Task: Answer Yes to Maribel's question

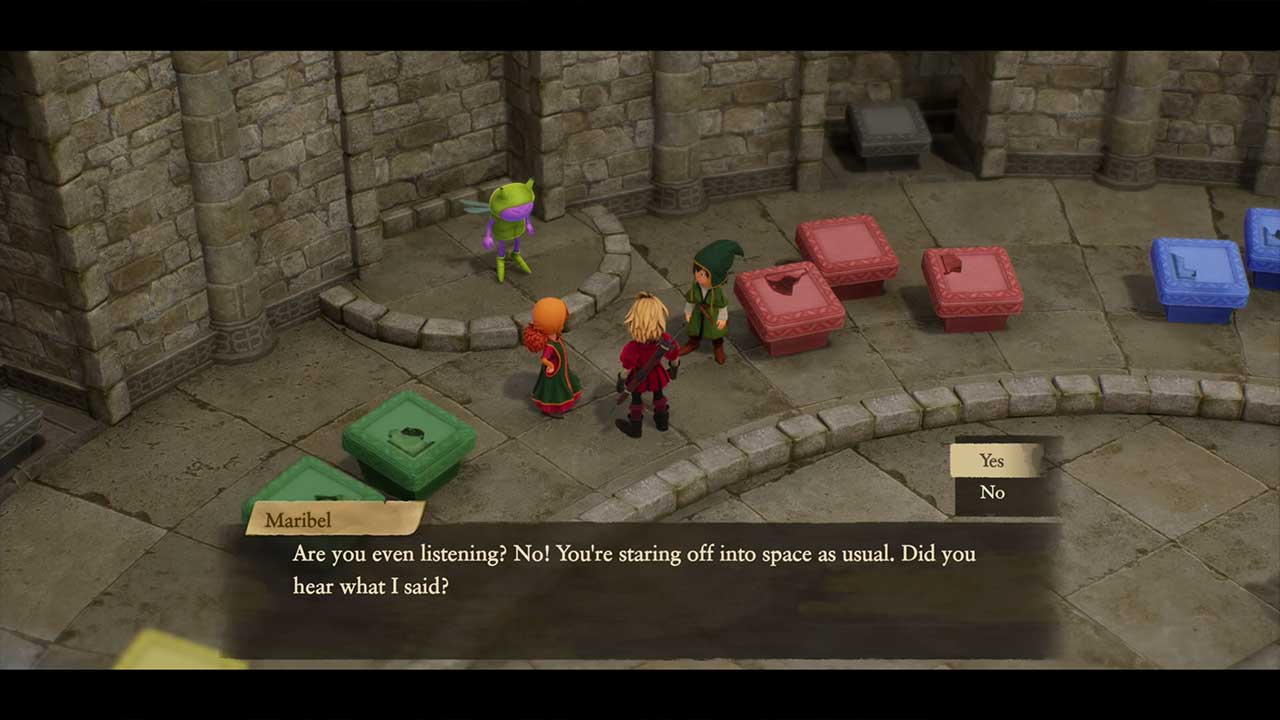Action: (x=992, y=460)
